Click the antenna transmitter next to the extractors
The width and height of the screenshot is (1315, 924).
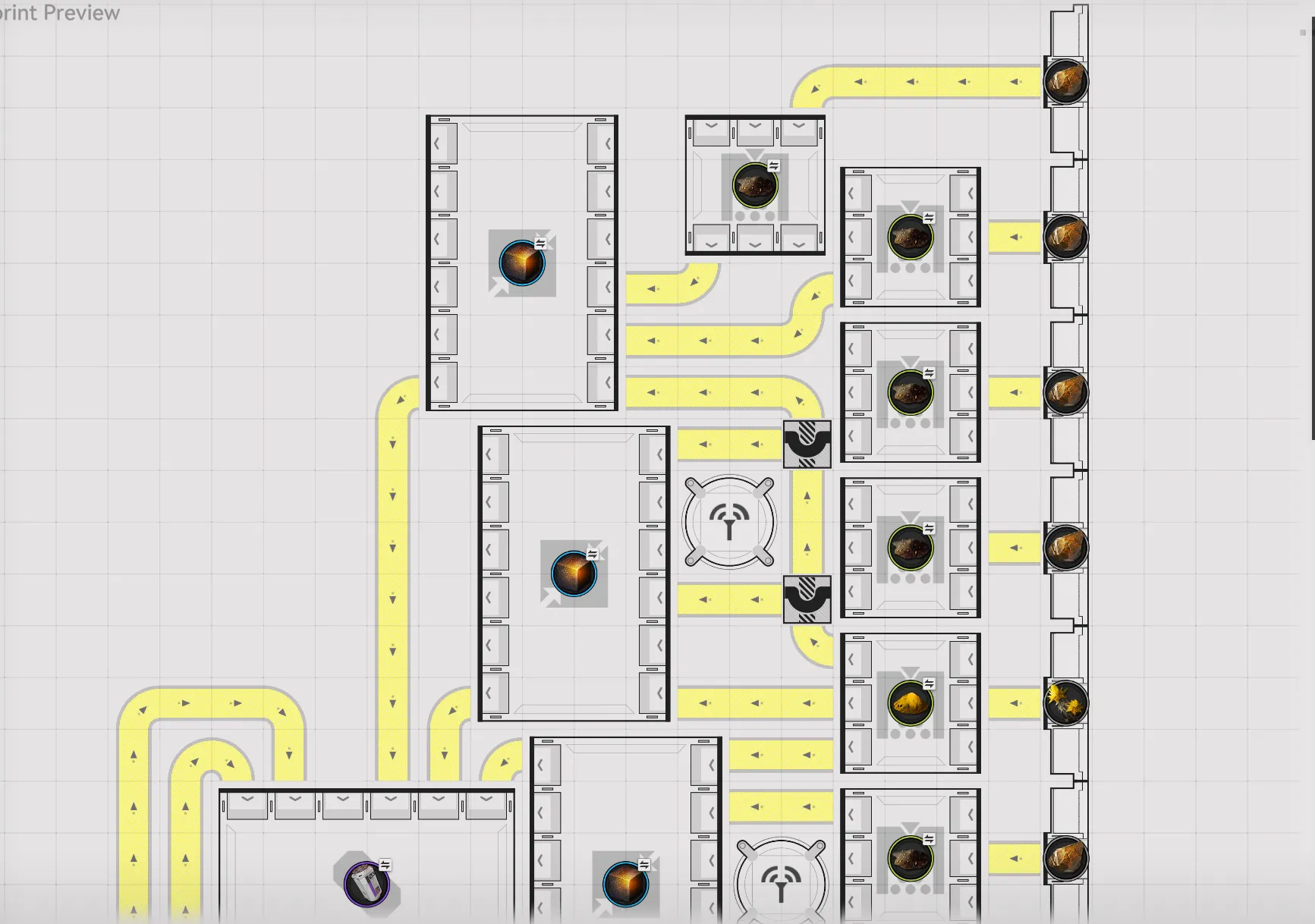(x=729, y=522)
